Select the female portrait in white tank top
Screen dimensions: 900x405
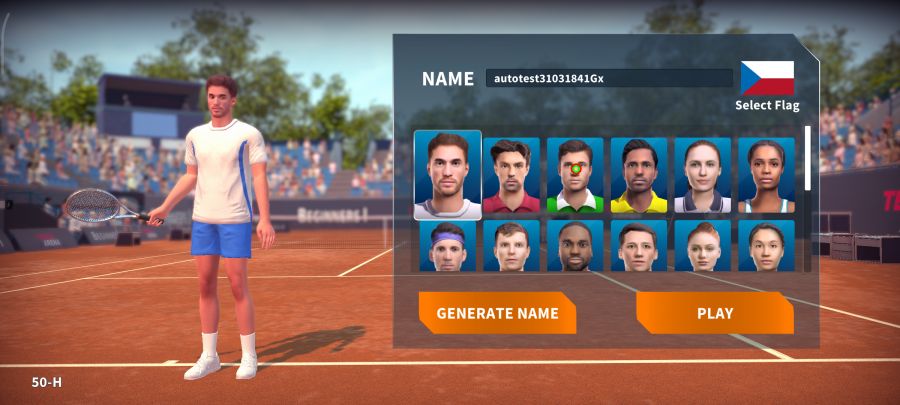coord(766,176)
